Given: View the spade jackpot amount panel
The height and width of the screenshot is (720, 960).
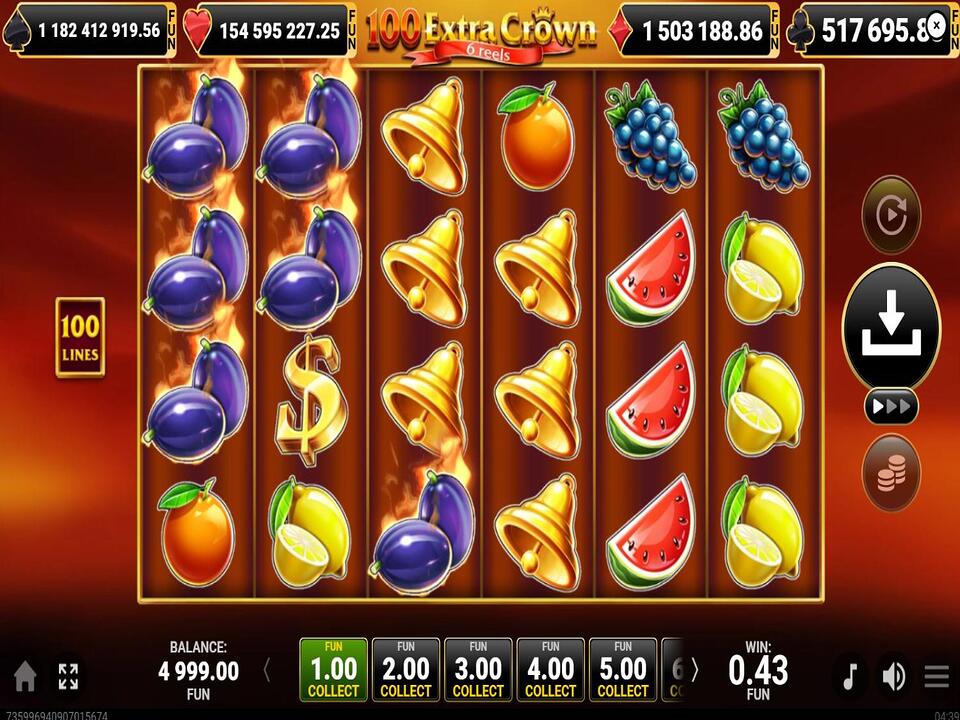Looking at the screenshot, I should coord(90,30).
